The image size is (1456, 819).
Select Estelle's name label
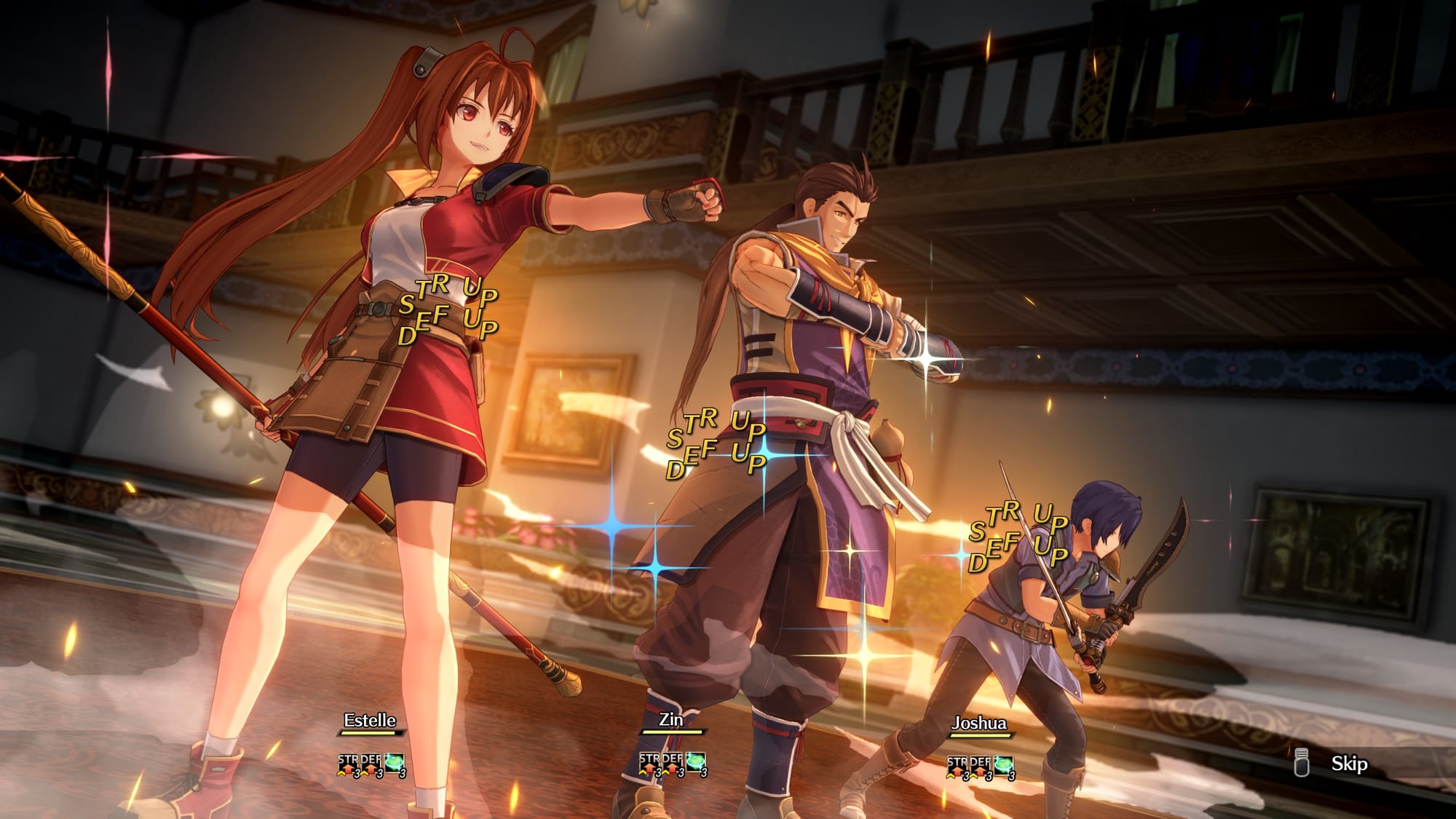[370, 720]
